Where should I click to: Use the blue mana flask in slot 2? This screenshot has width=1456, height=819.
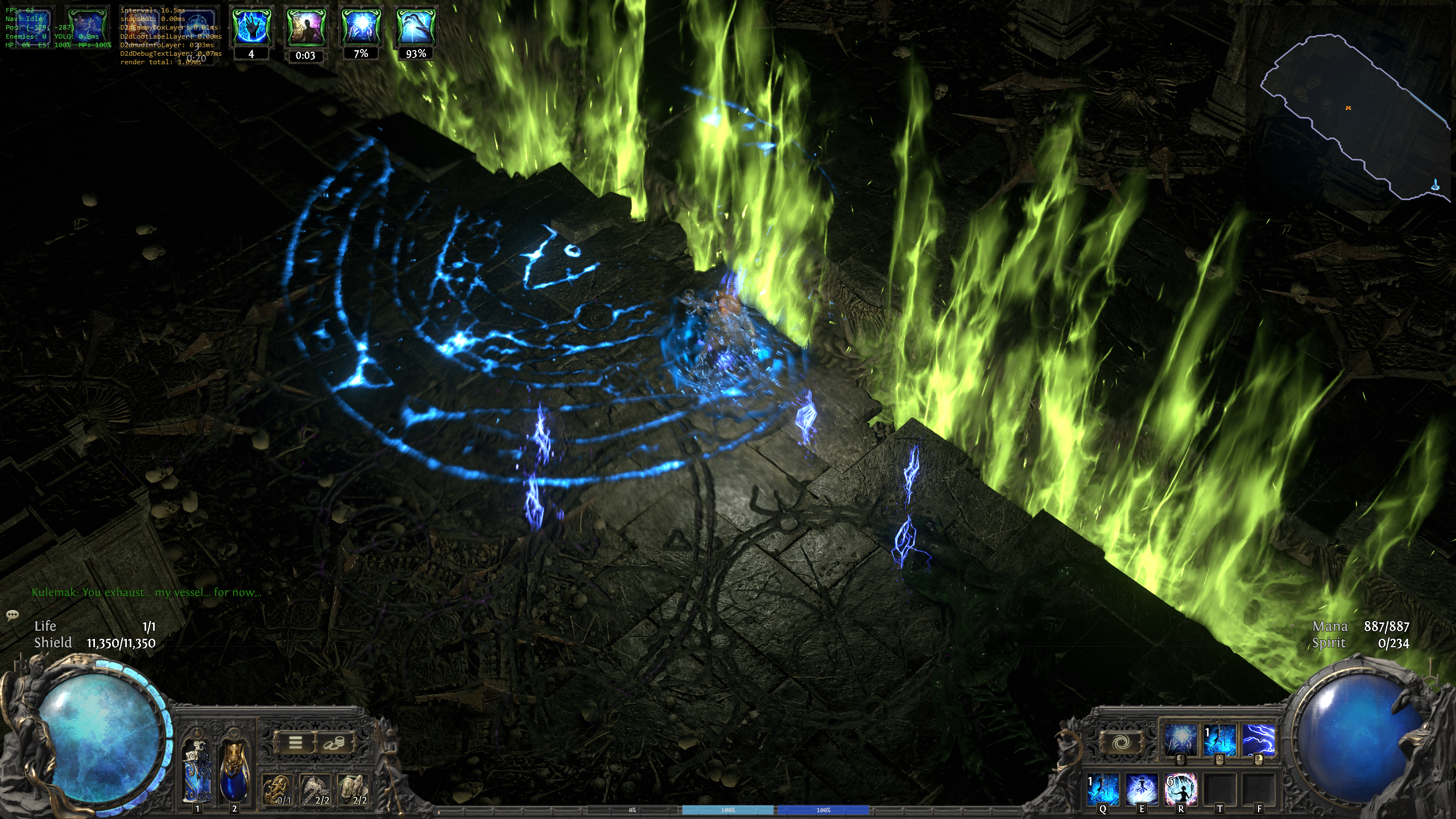(234, 771)
